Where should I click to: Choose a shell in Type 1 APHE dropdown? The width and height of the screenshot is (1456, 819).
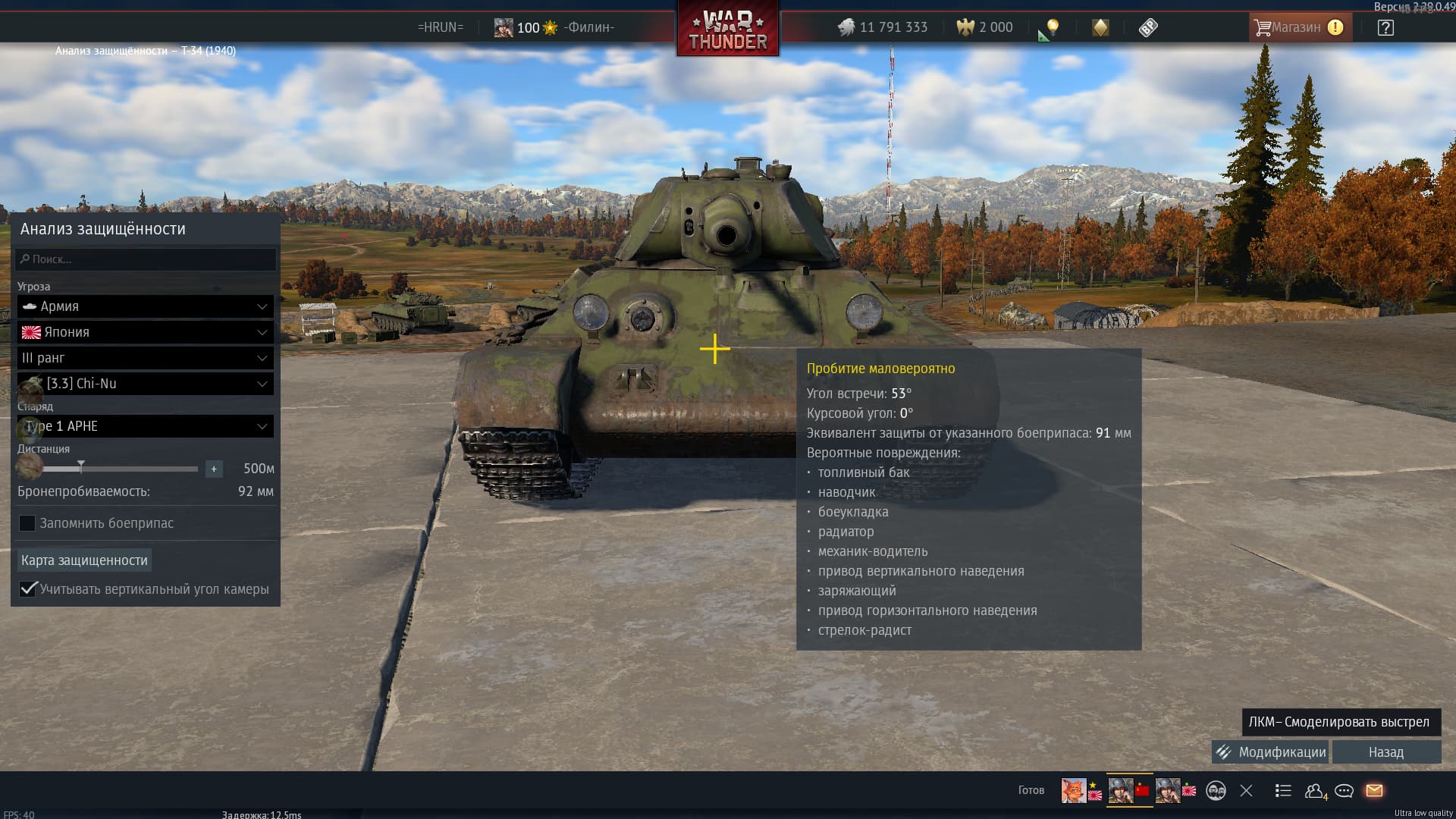[146, 426]
